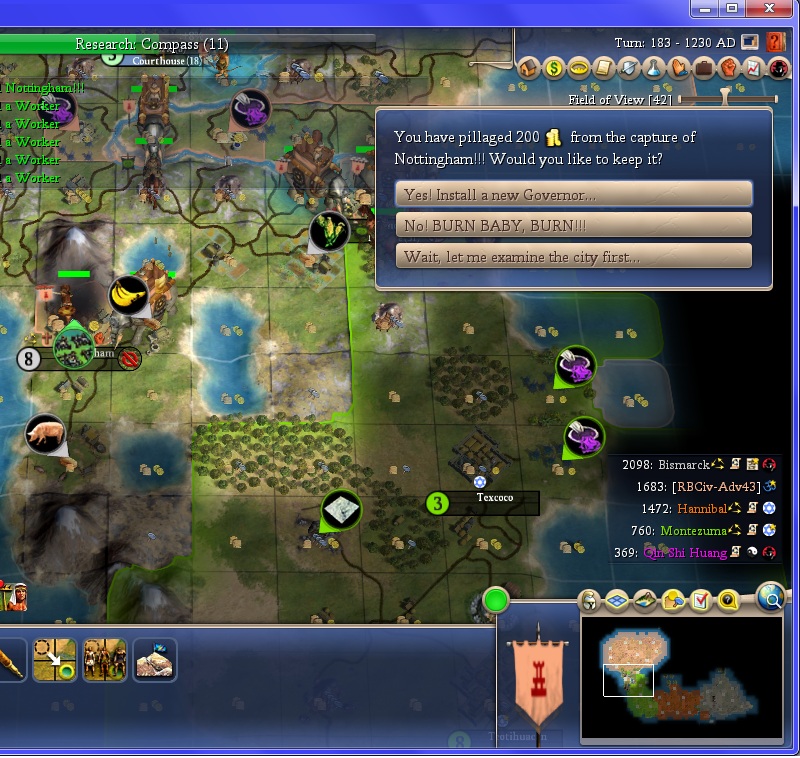The height and width of the screenshot is (758, 800).
Task: Open the domestic advisor house icon
Action: click(x=529, y=69)
